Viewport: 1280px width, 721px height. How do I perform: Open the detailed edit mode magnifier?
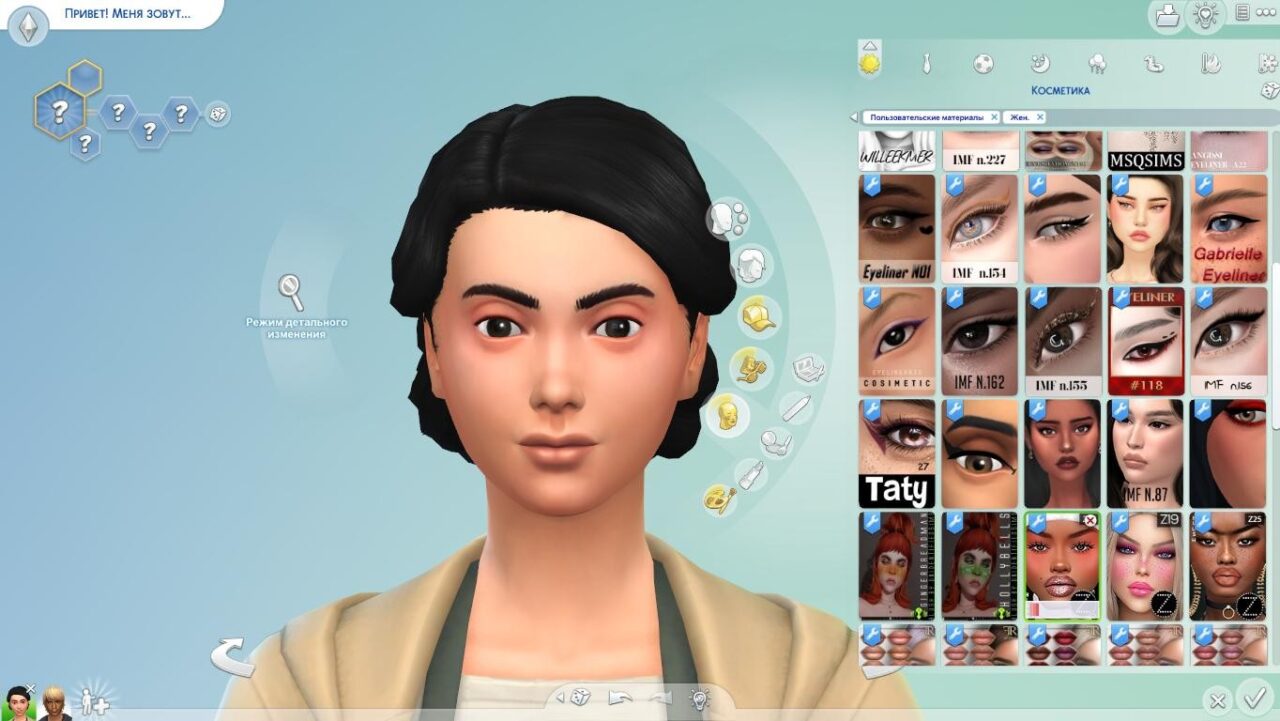(x=291, y=293)
